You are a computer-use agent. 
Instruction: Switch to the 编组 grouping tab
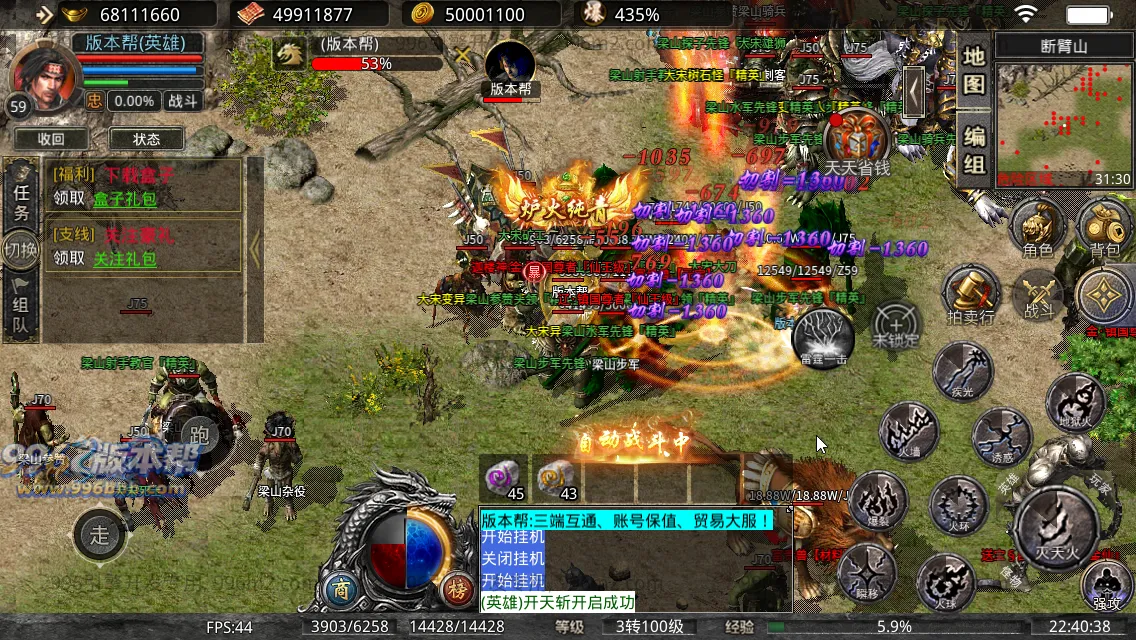974,148
